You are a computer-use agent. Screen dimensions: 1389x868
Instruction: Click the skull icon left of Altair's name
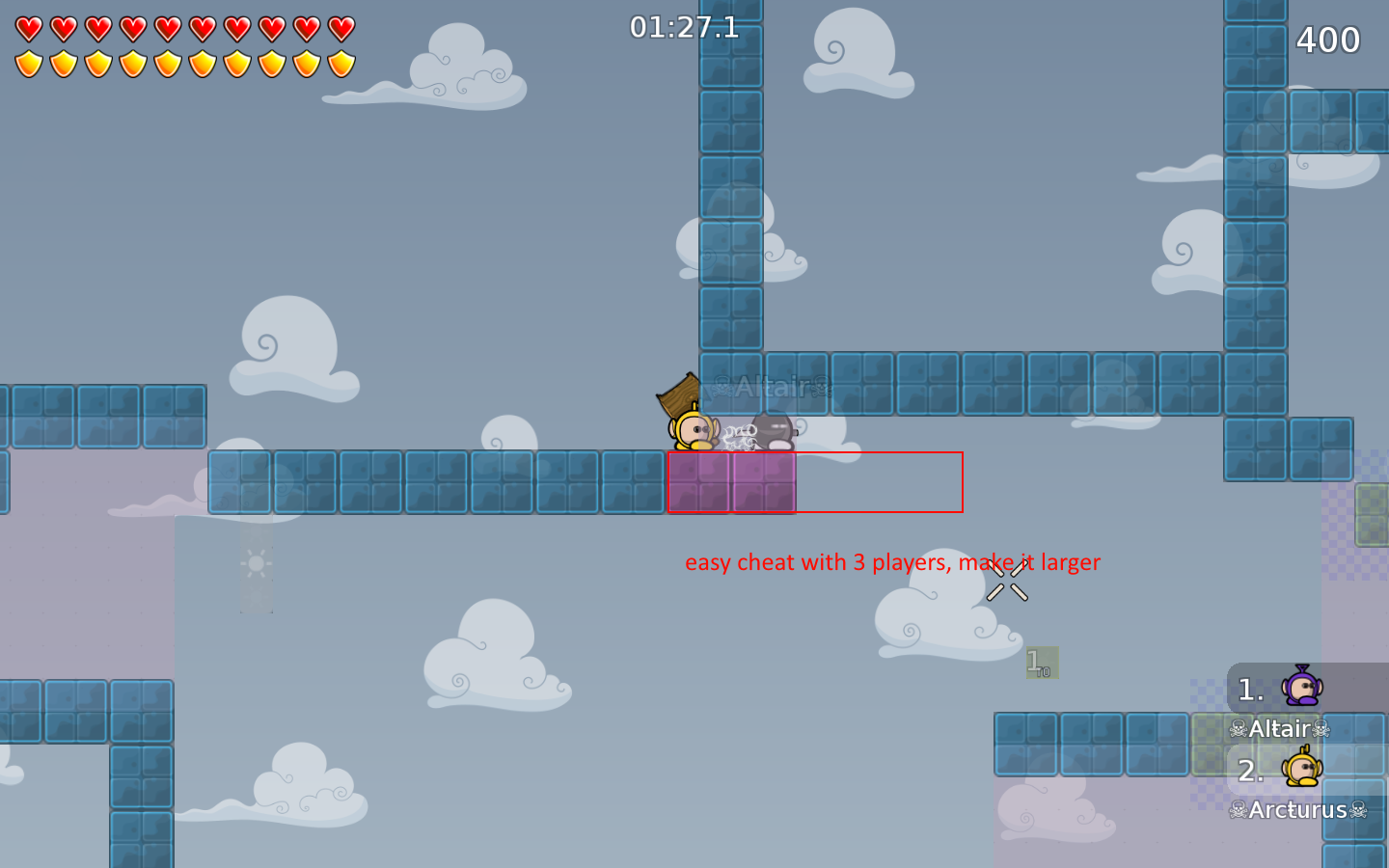click(1238, 729)
